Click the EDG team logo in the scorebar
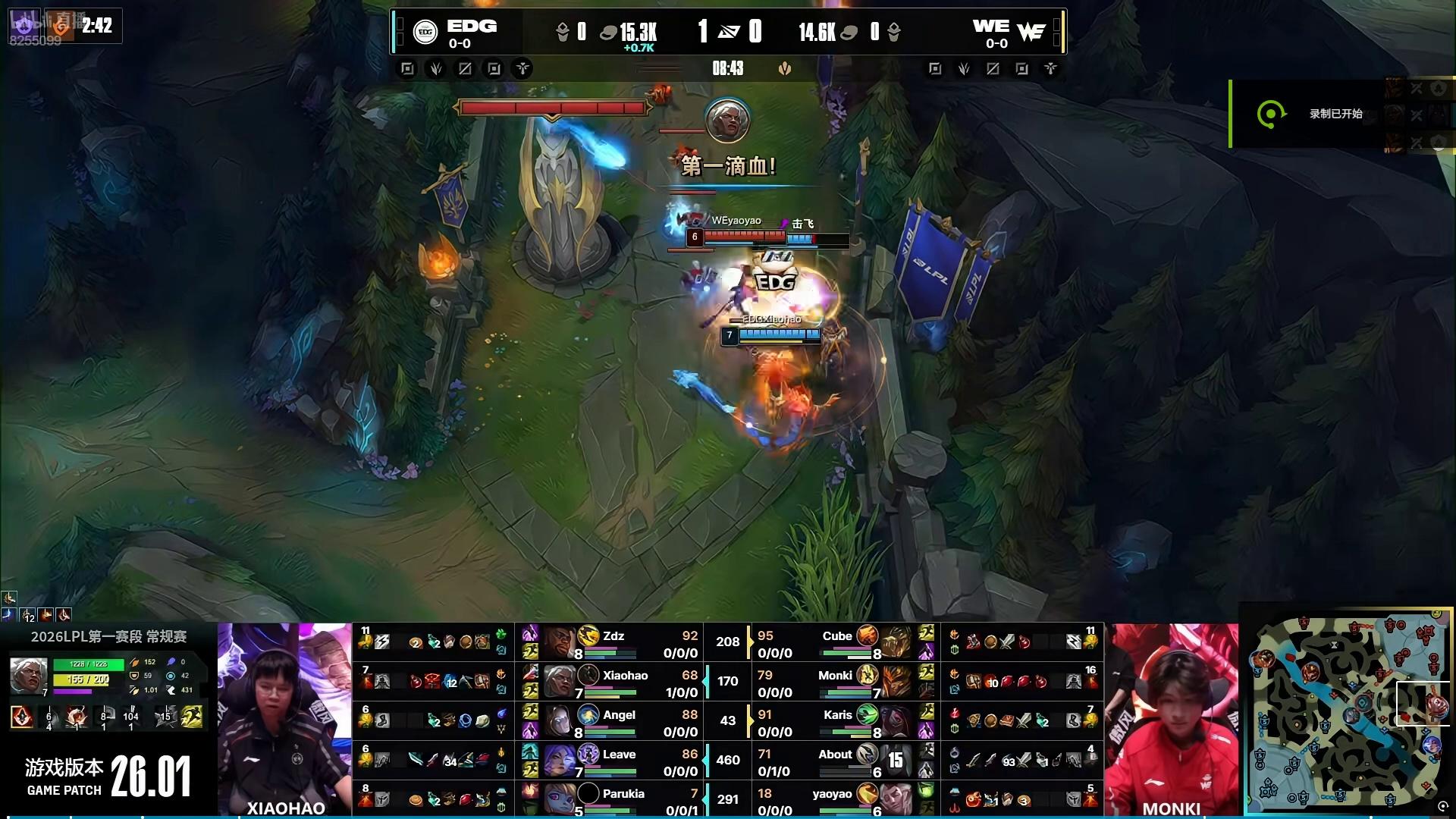The height and width of the screenshot is (819, 1456). coord(425,32)
